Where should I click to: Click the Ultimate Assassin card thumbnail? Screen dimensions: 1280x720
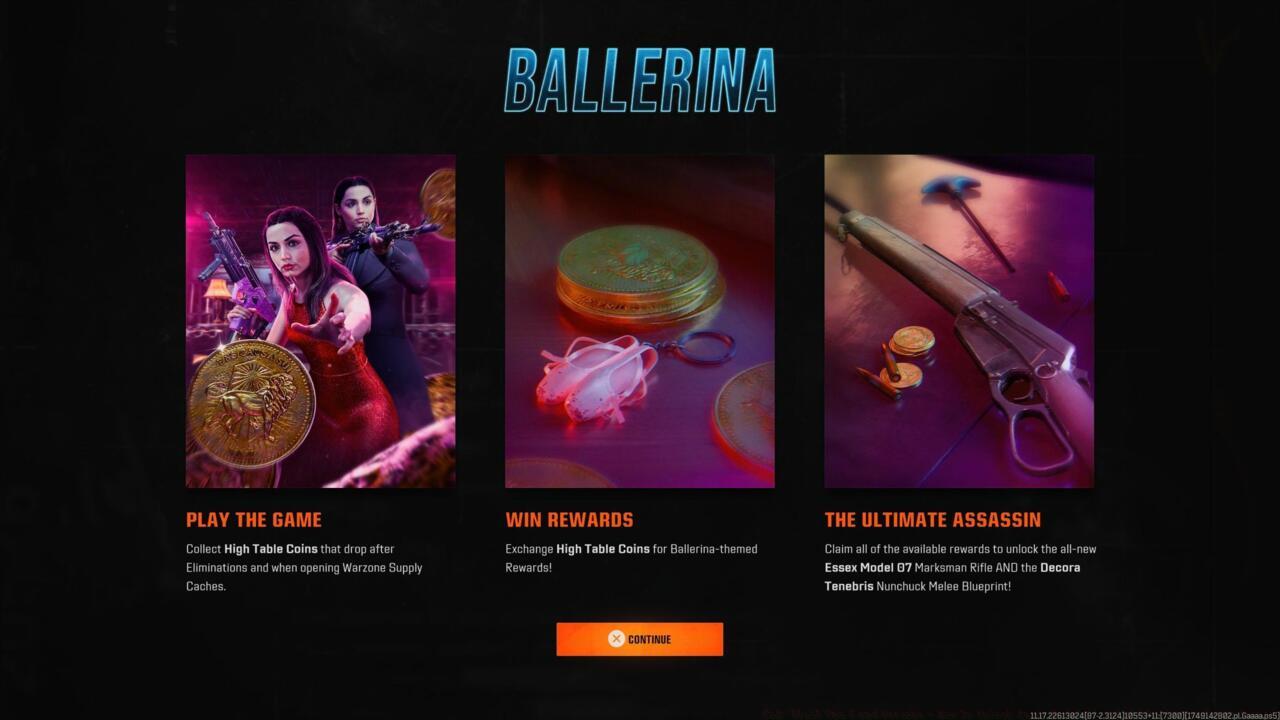[x=959, y=320]
